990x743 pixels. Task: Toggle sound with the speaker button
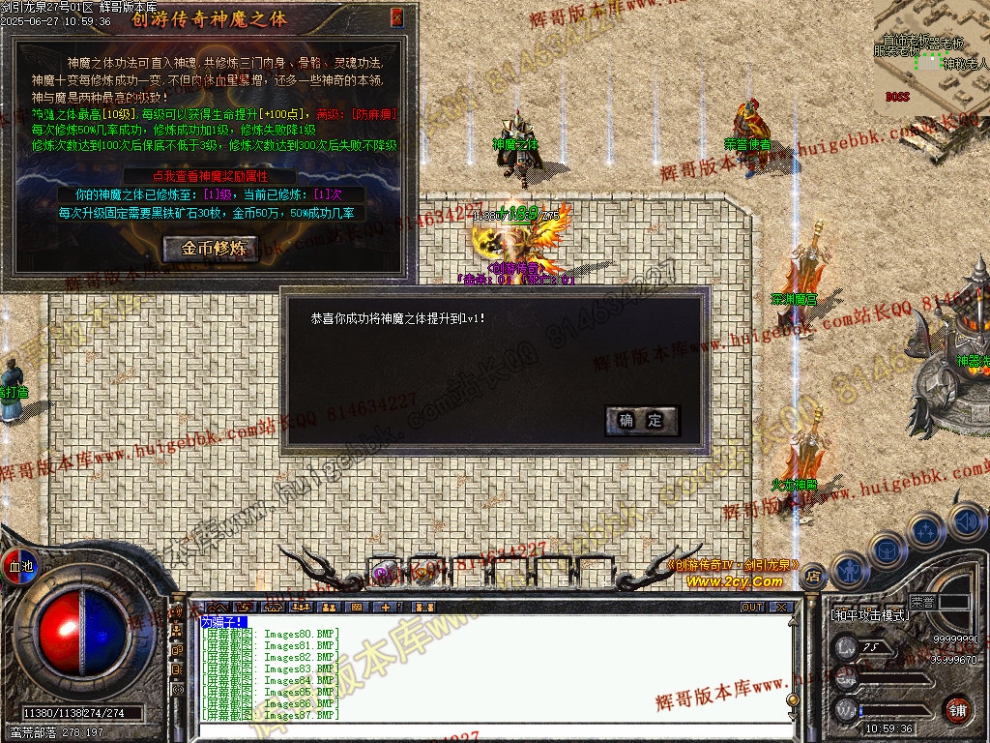(965, 520)
